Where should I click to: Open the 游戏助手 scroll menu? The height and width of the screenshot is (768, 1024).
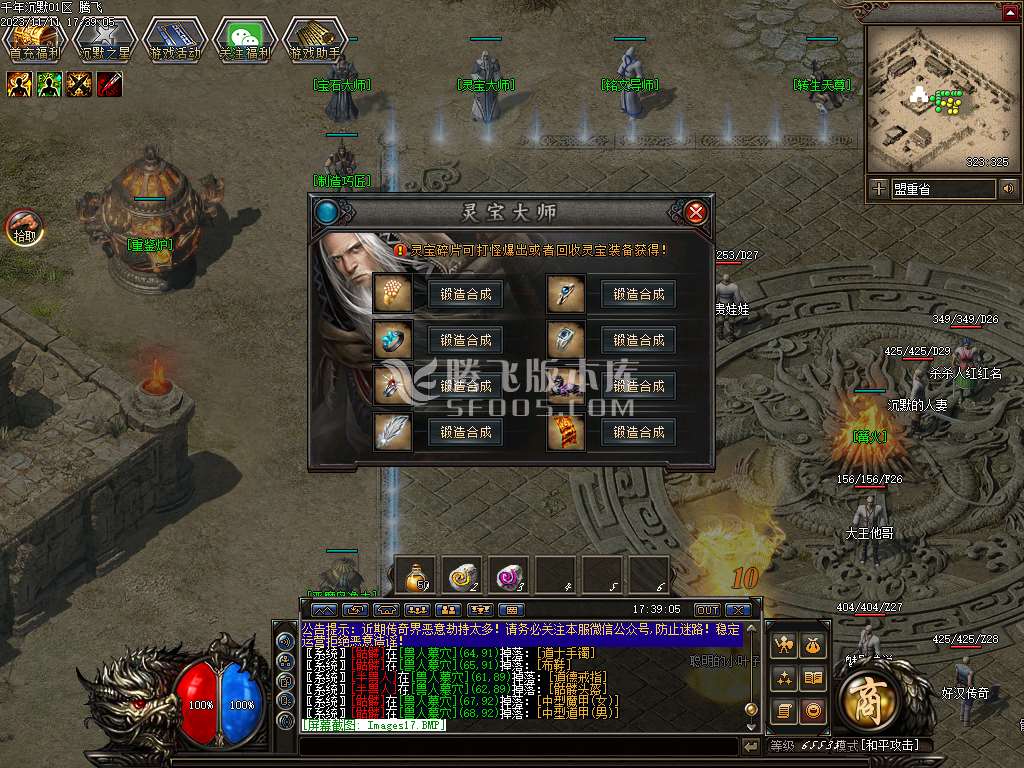click(x=315, y=40)
